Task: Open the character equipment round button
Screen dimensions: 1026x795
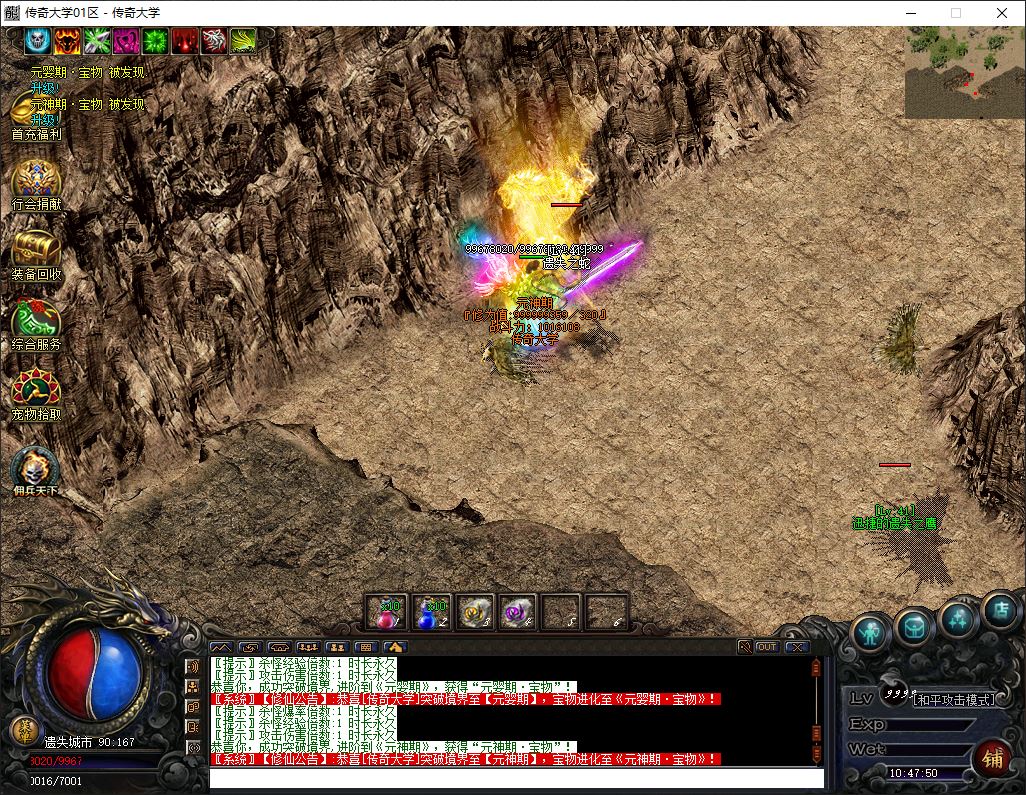Action: click(871, 631)
